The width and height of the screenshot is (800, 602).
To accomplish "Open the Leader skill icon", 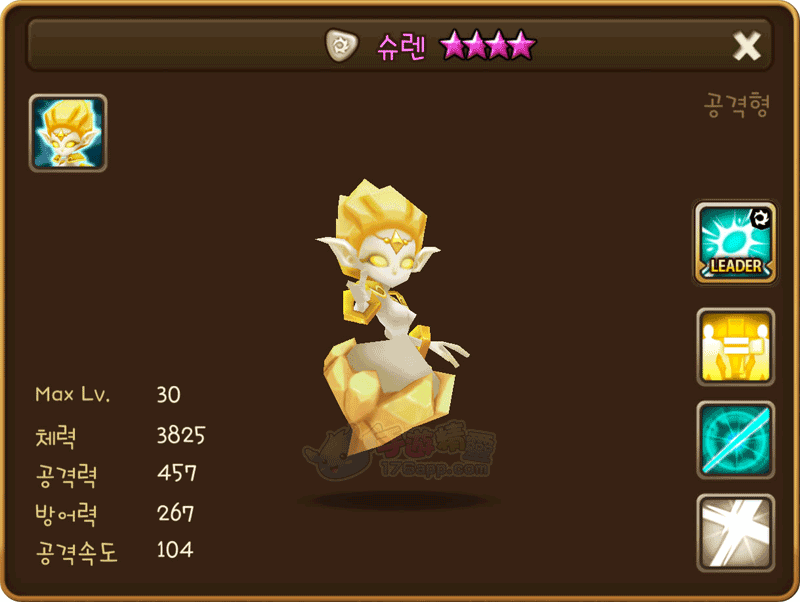I will (735, 243).
